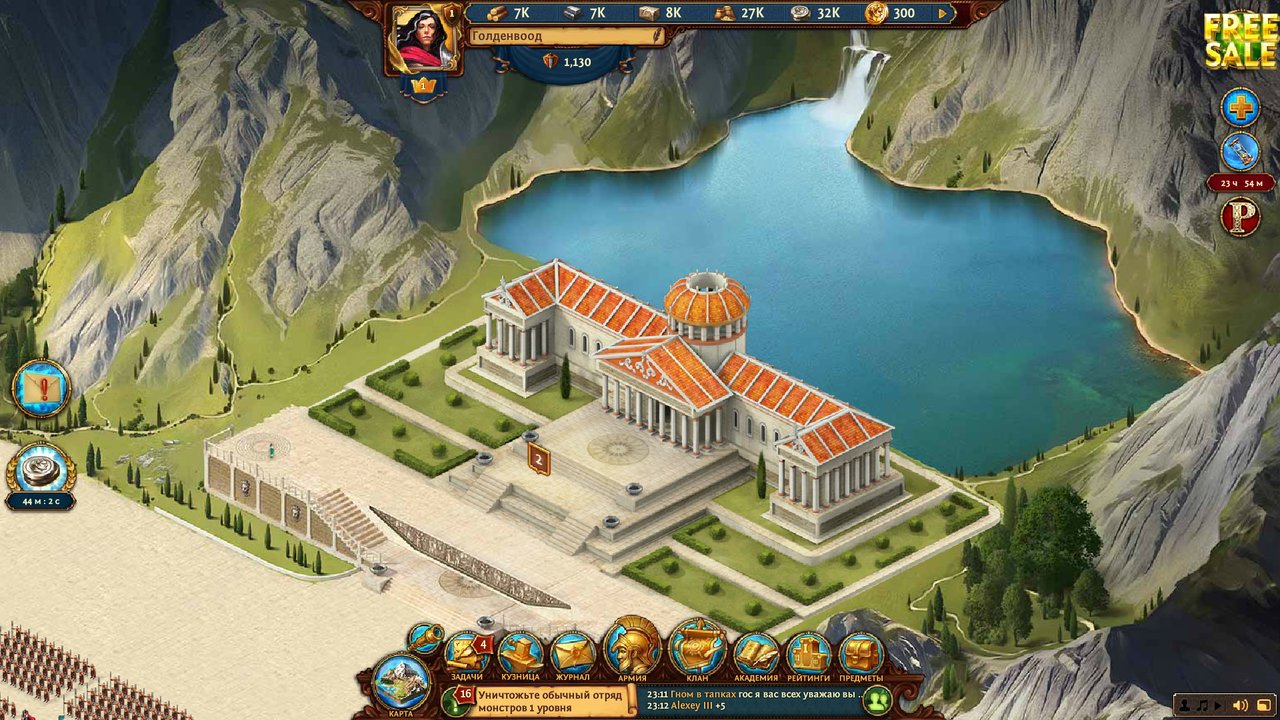Open the Армия helmet menu

tap(632, 648)
